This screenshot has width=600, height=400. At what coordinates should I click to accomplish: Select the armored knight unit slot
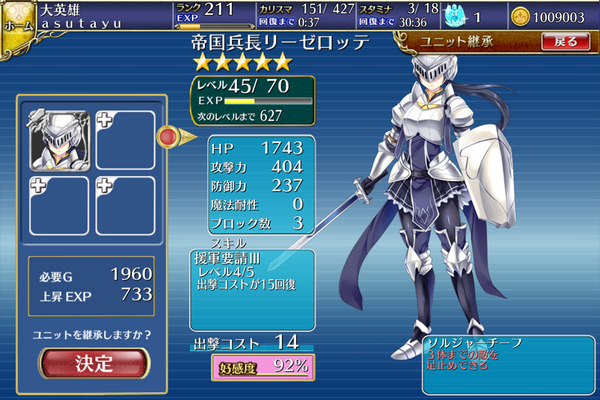click(x=56, y=140)
